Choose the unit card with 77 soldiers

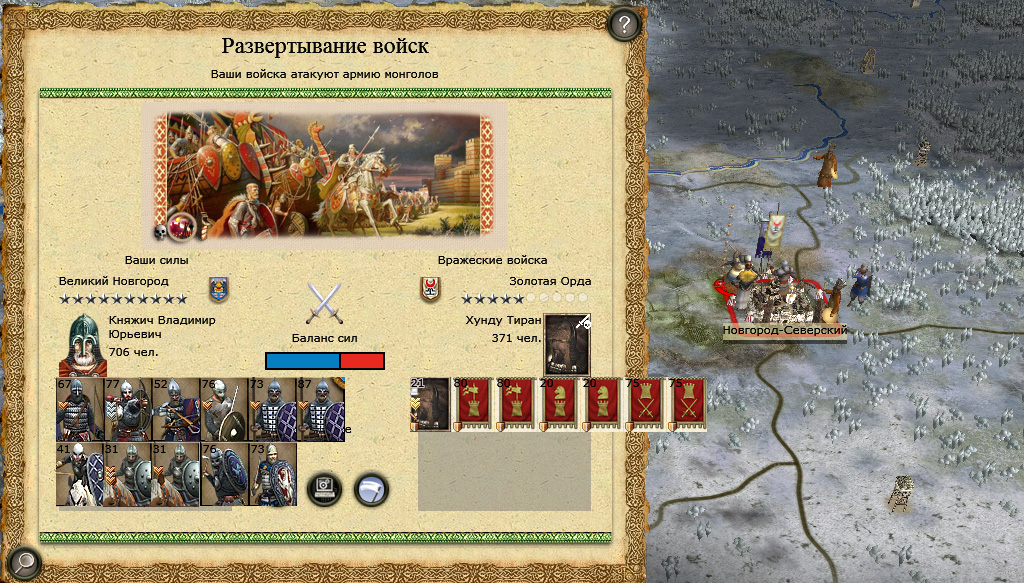(x=128, y=409)
